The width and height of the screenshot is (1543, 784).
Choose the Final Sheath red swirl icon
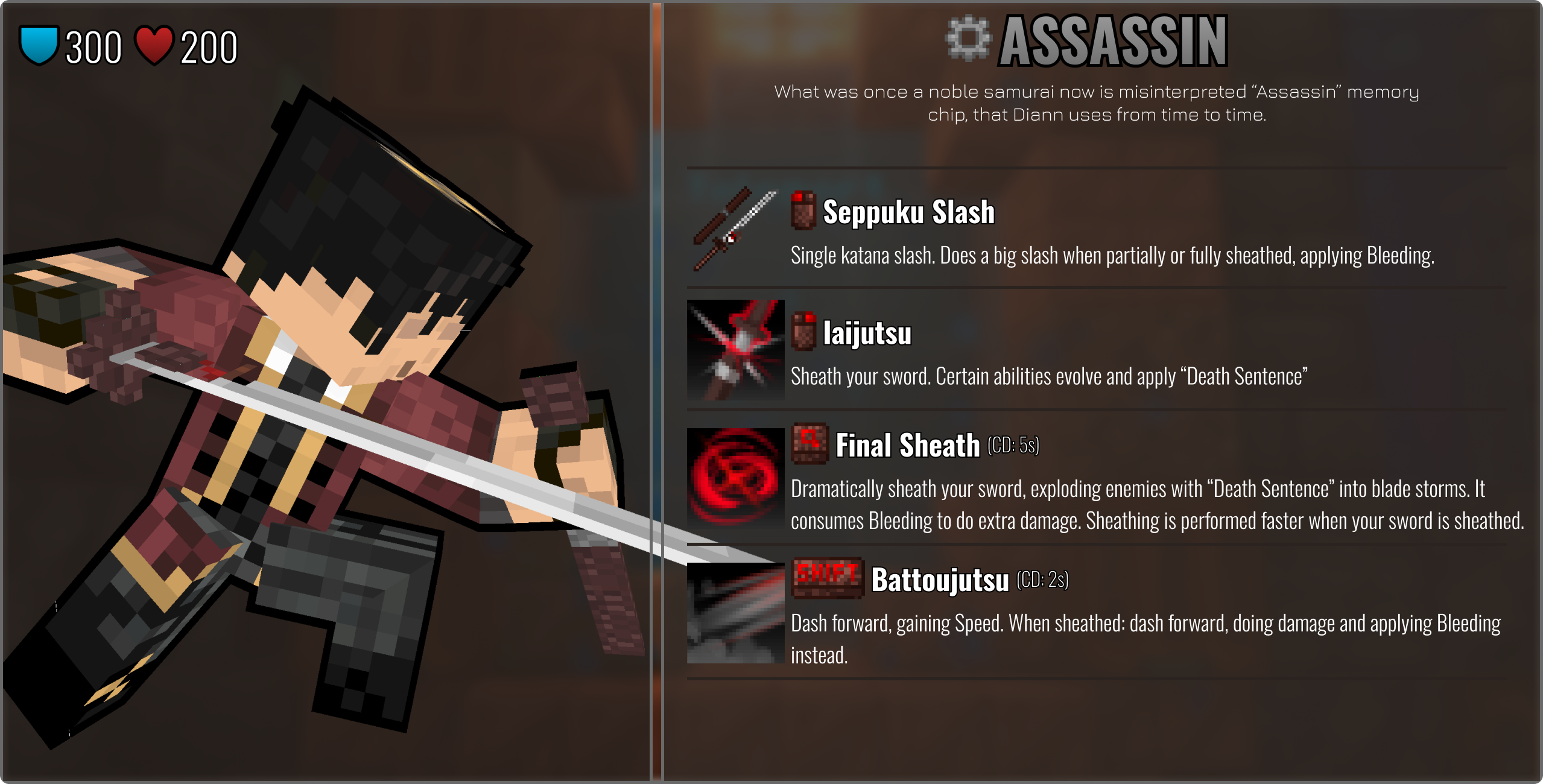(735, 476)
